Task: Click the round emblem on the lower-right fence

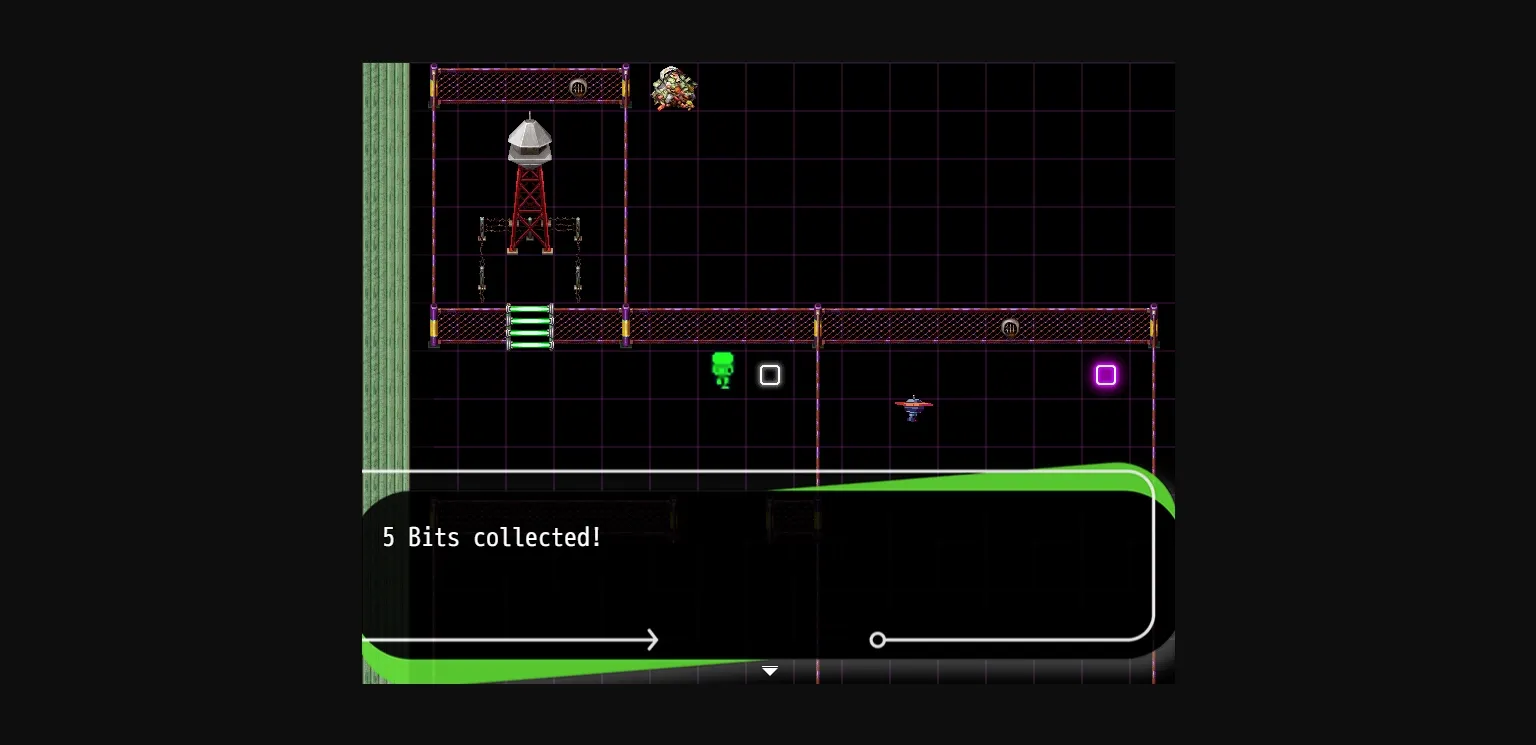Action: click(x=1010, y=327)
